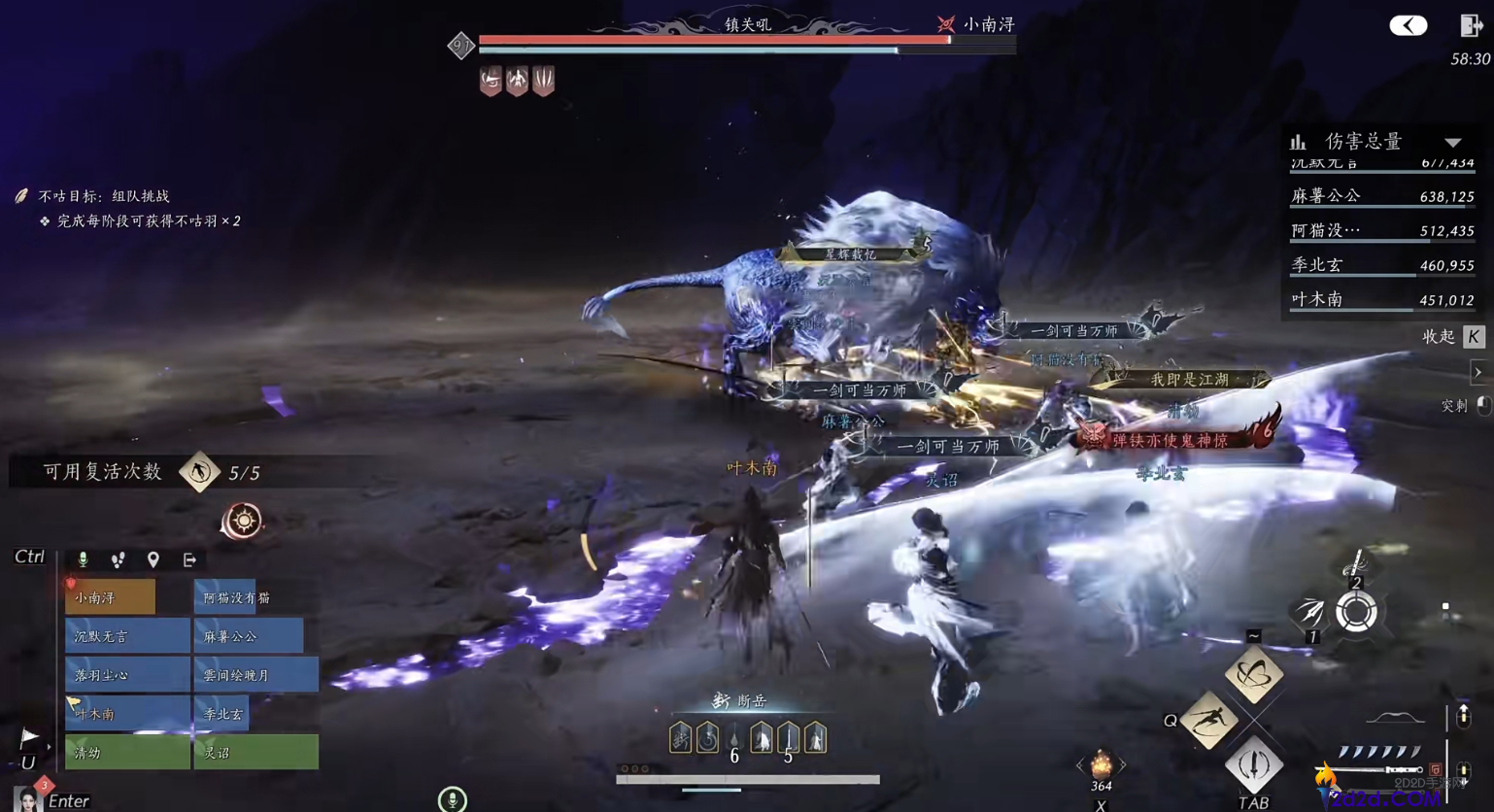Select party member 小南浔
1494x812 pixels.
pos(110,597)
